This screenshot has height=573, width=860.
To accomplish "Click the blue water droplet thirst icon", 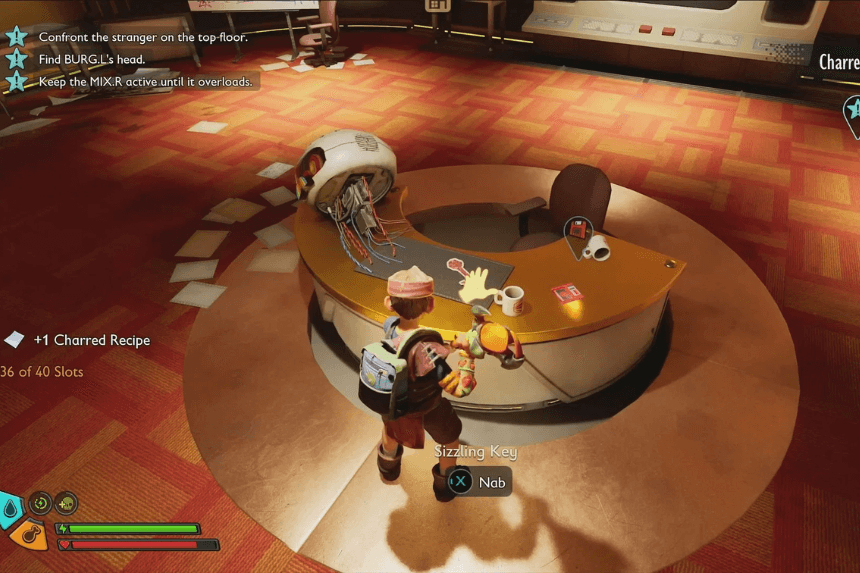I will [9, 509].
